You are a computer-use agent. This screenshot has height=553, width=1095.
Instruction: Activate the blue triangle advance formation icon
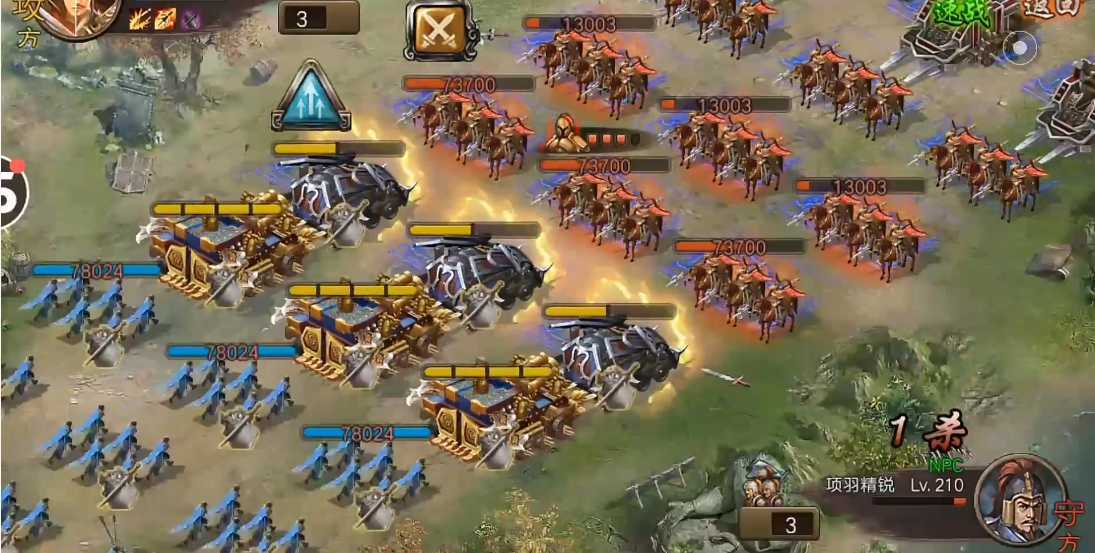click(310, 97)
